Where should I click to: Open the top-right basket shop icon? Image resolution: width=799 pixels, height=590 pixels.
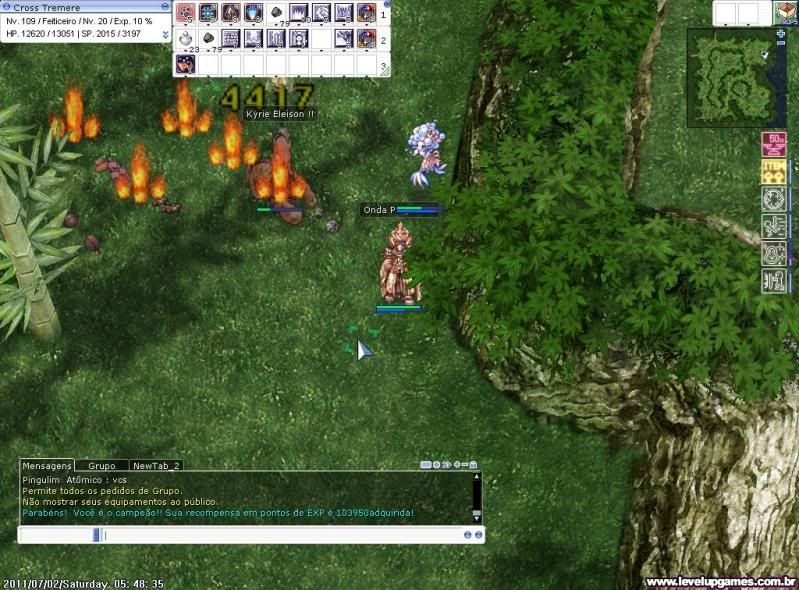(786, 13)
